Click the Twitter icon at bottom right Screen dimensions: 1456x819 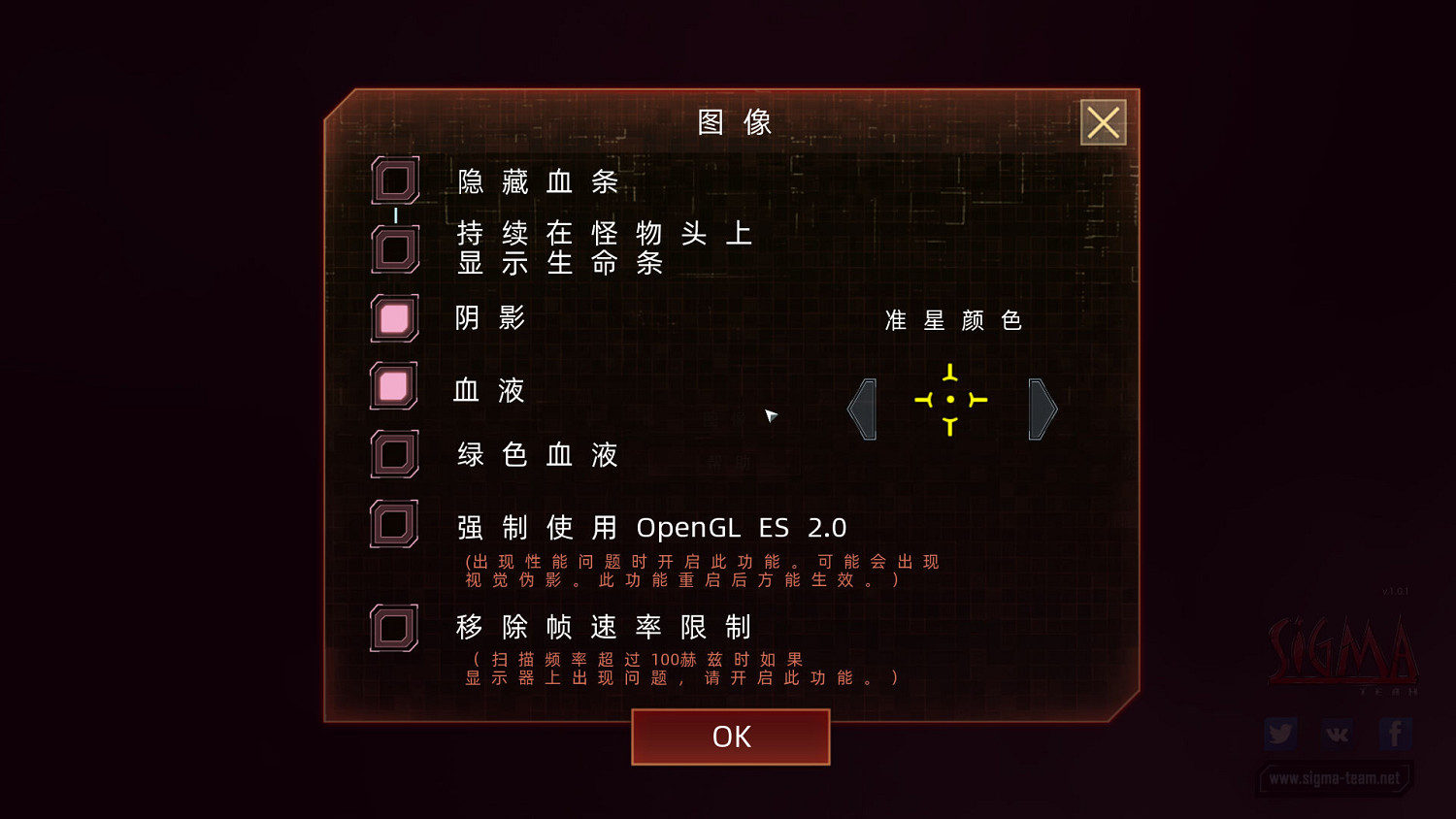1280,734
